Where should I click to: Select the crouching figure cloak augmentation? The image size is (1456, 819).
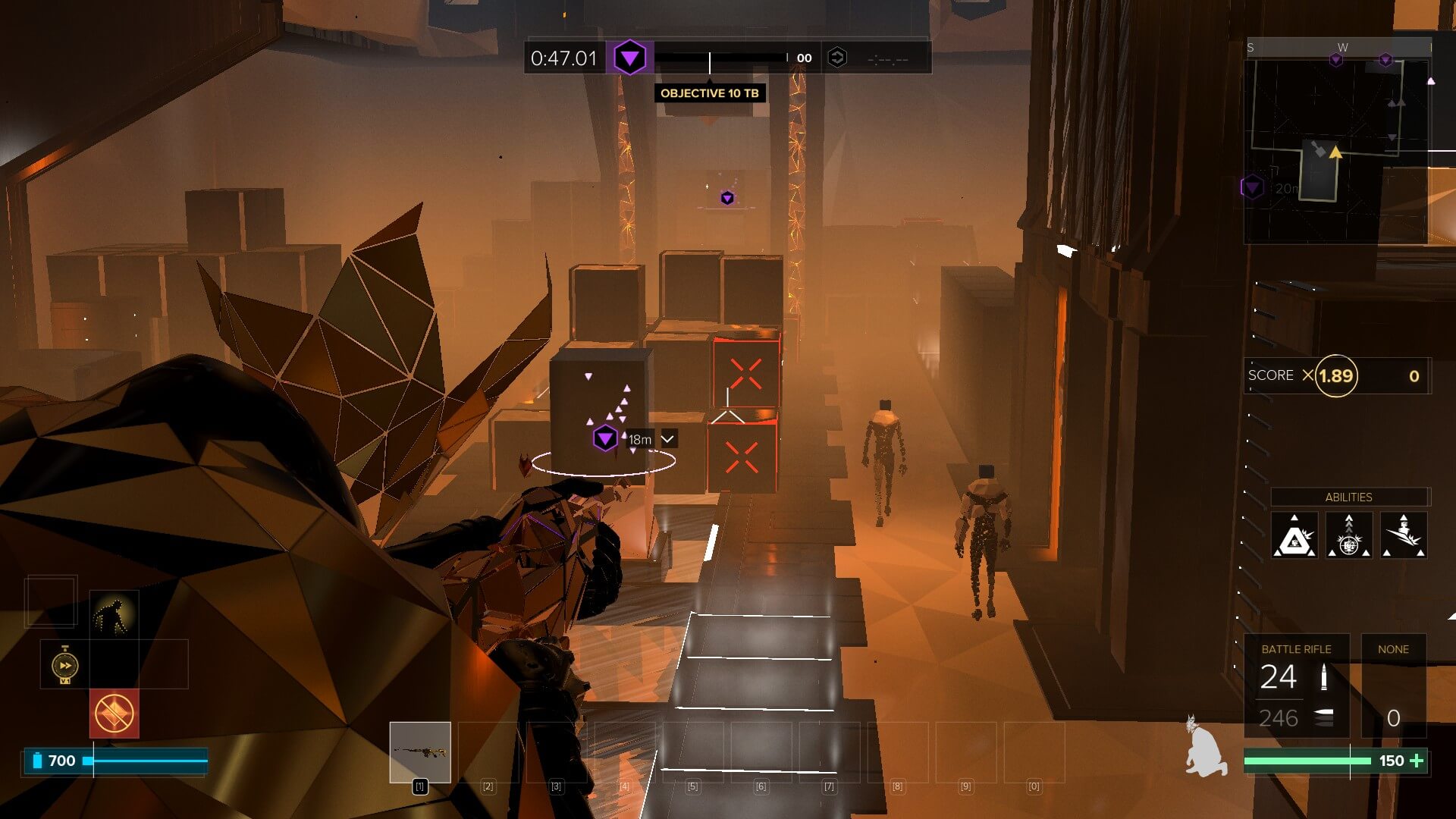point(114,615)
